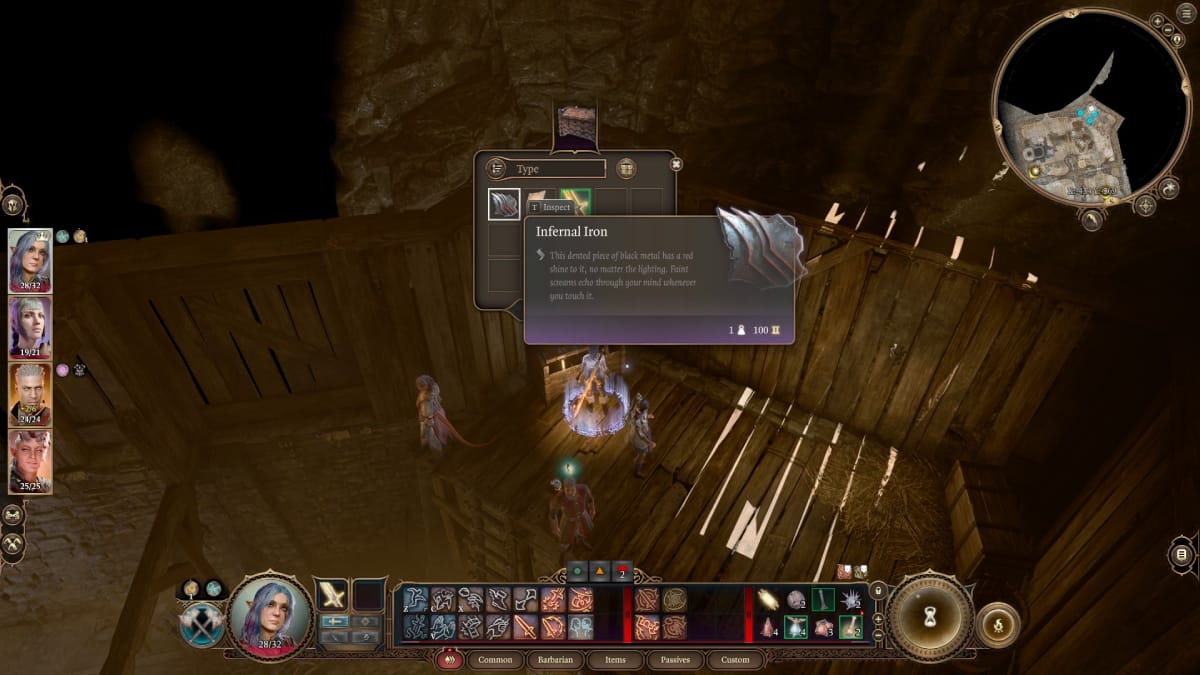Click the main hand sword weapon slot
The height and width of the screenshot is (675, 1200).
pyautogui.click(x=332, y=595)
